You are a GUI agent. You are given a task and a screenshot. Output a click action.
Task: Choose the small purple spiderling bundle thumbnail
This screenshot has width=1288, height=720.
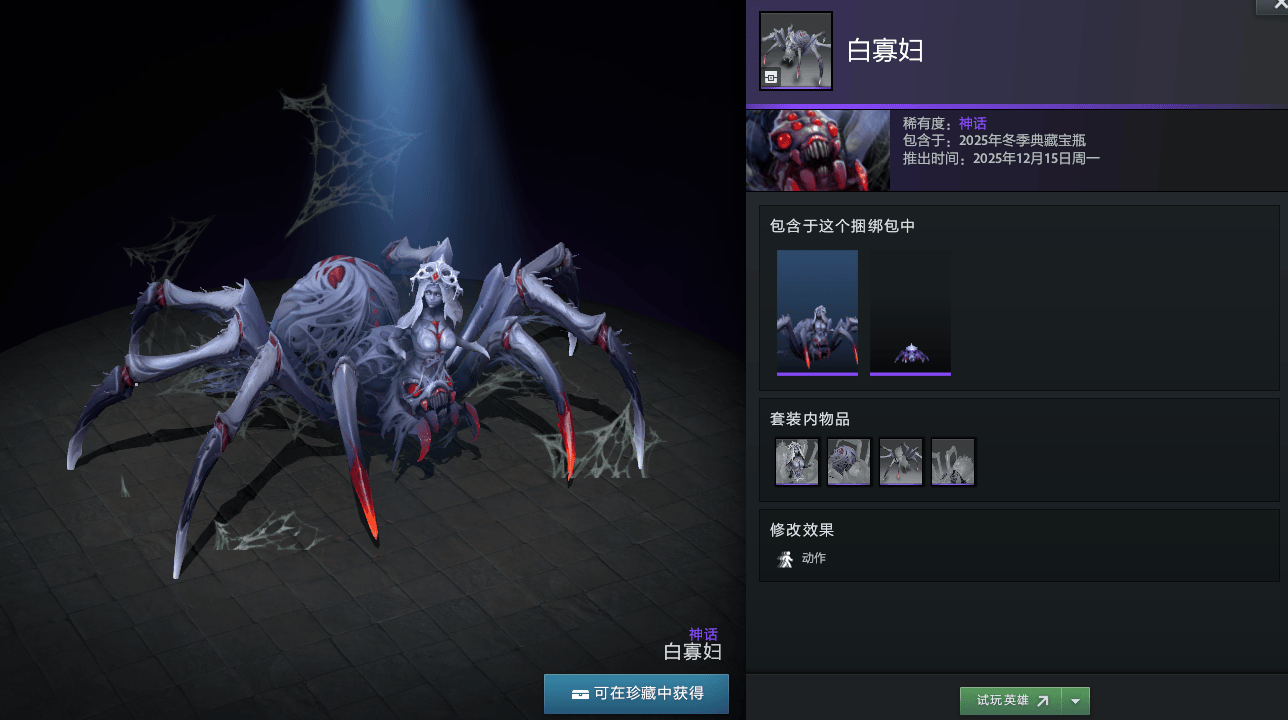point(910,312)
